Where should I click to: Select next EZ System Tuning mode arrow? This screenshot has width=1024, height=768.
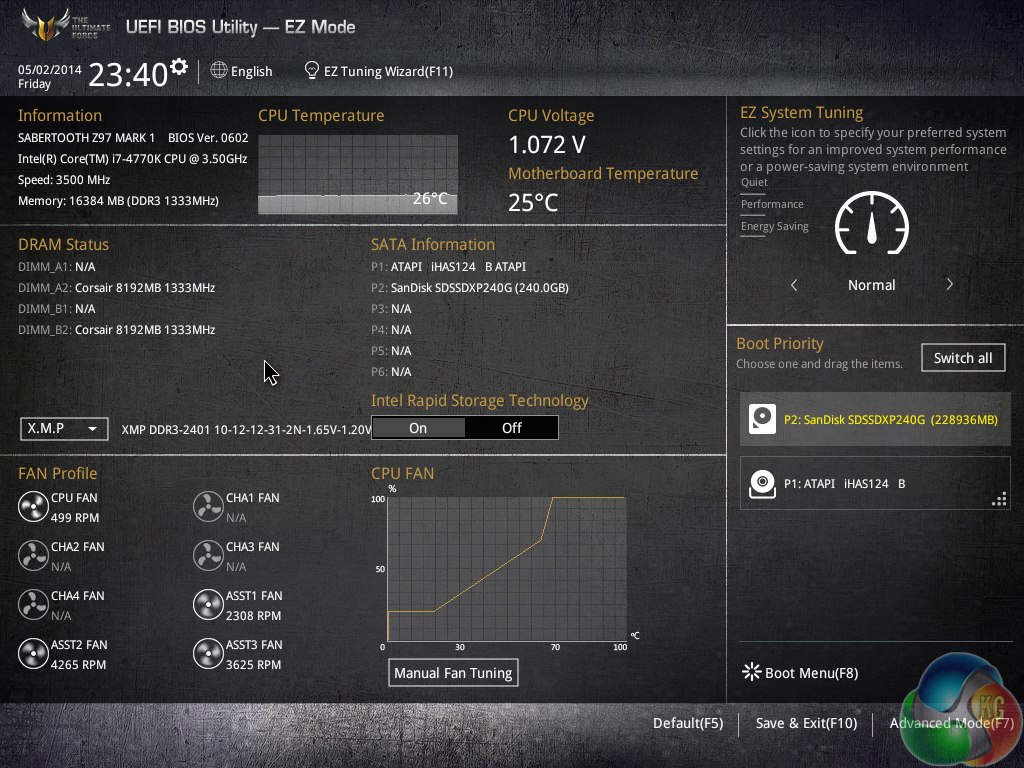[x=949, y=285]
